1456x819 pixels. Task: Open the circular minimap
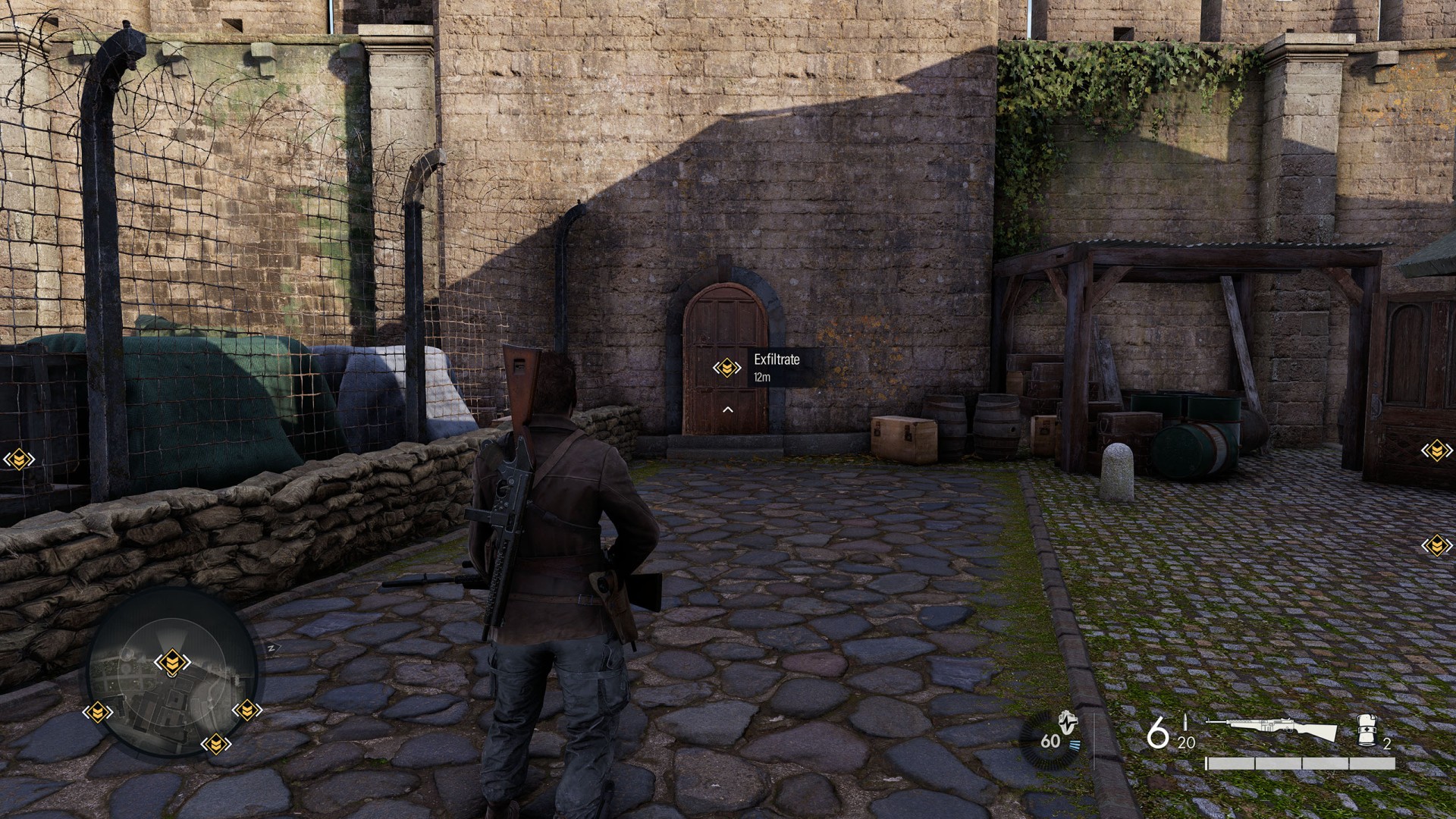click(x=173, y=673)
